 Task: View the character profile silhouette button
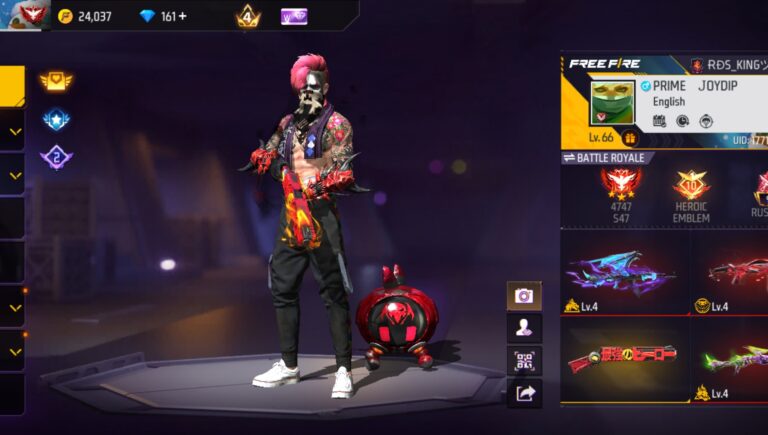(x=524, y=328)
